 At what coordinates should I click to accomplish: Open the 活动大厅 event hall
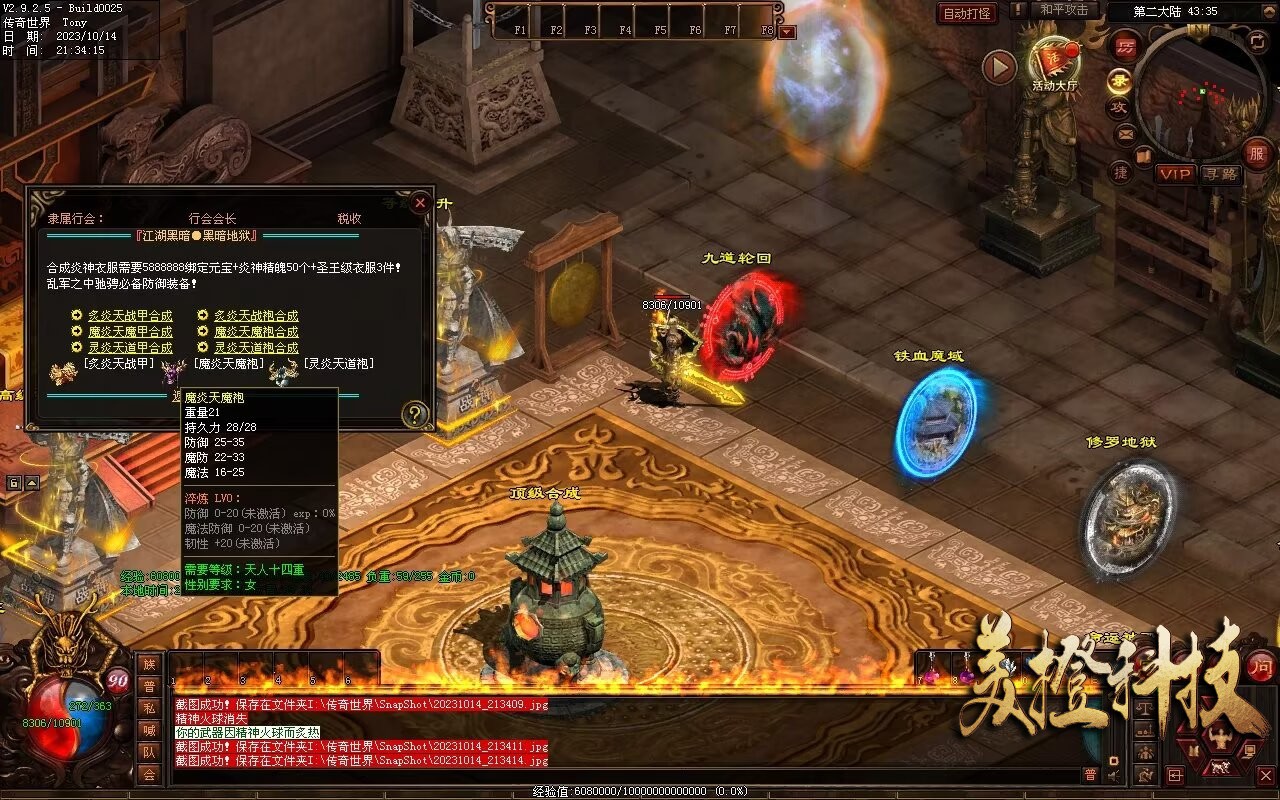pos(1054,63)
